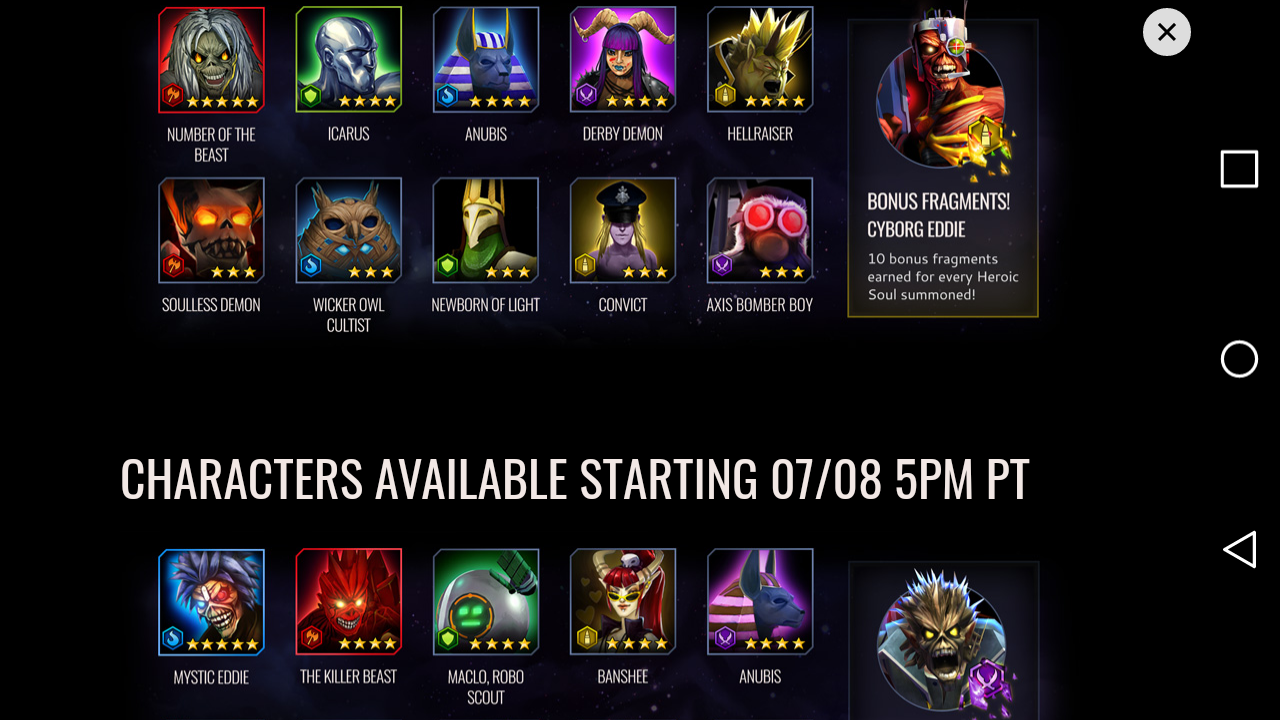Image resolution: width=1280 pixels, height=720 pixels.
Task: Tap the Android home circle button
Action: pos(1239,359)
